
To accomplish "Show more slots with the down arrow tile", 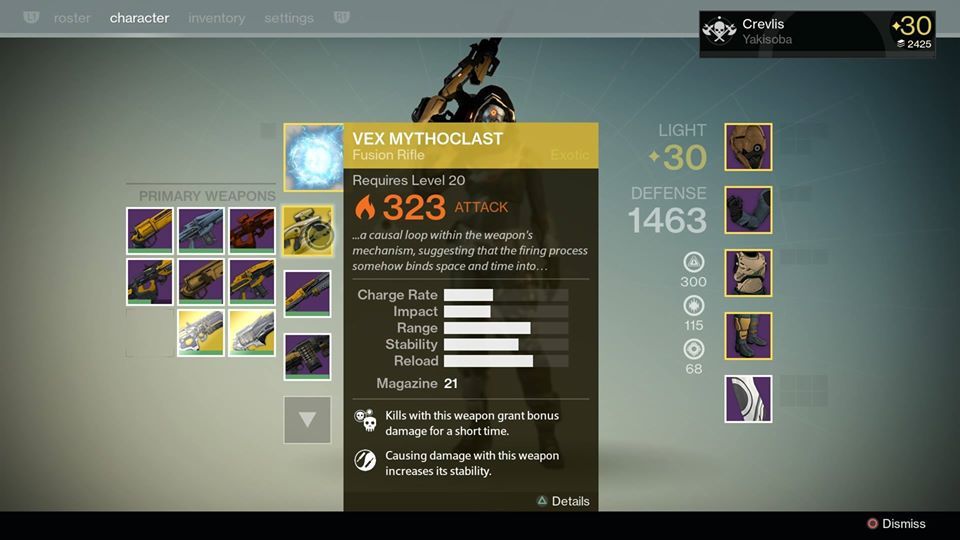I will [307, 420].
